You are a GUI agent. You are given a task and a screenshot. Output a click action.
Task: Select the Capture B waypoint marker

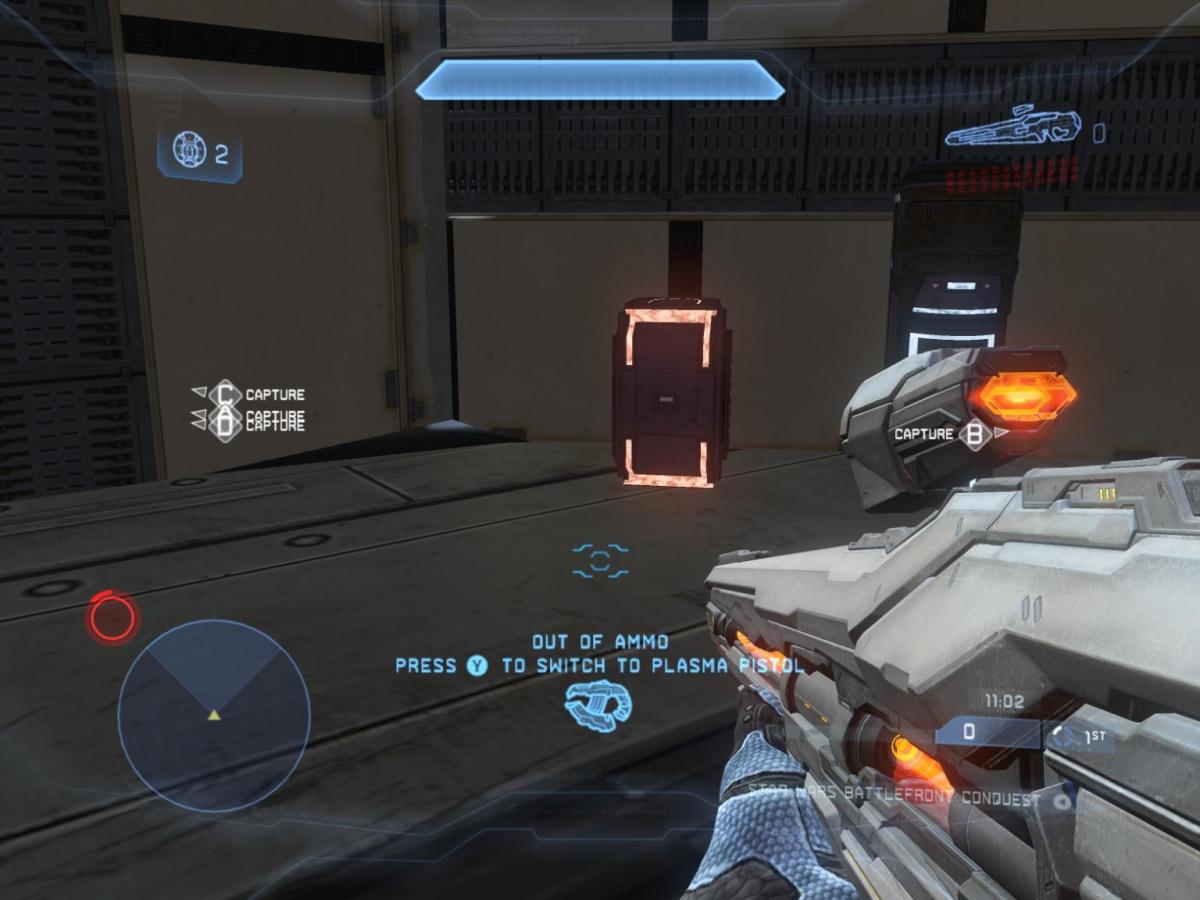point(975,434)
